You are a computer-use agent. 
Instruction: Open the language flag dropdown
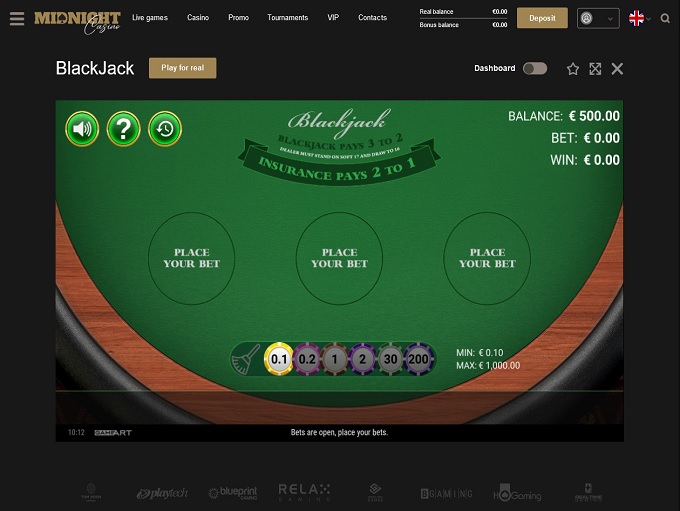(x=639, y=18)
